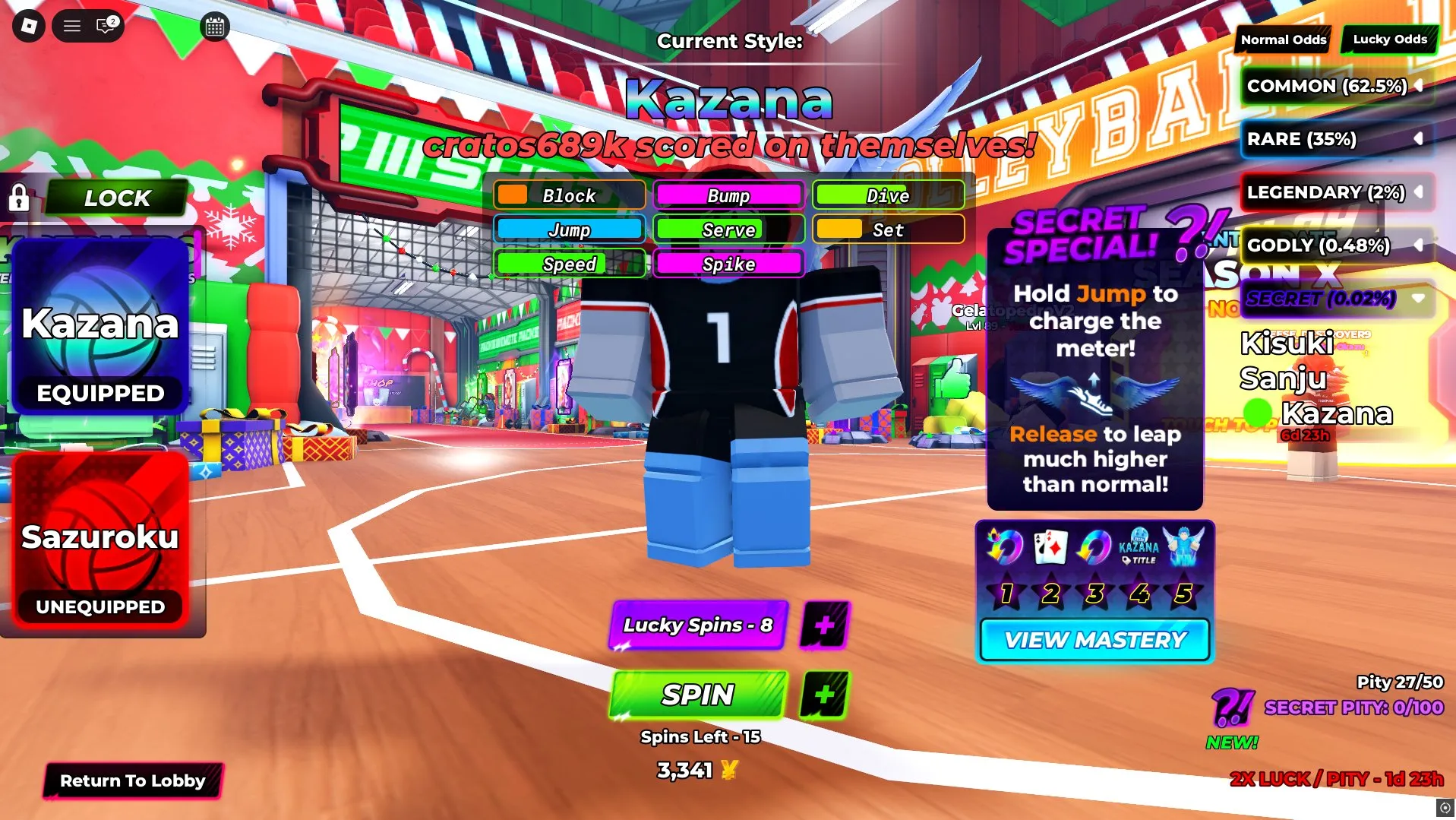
Task: Open the hamburger menu
Action: tap(71, 25)
